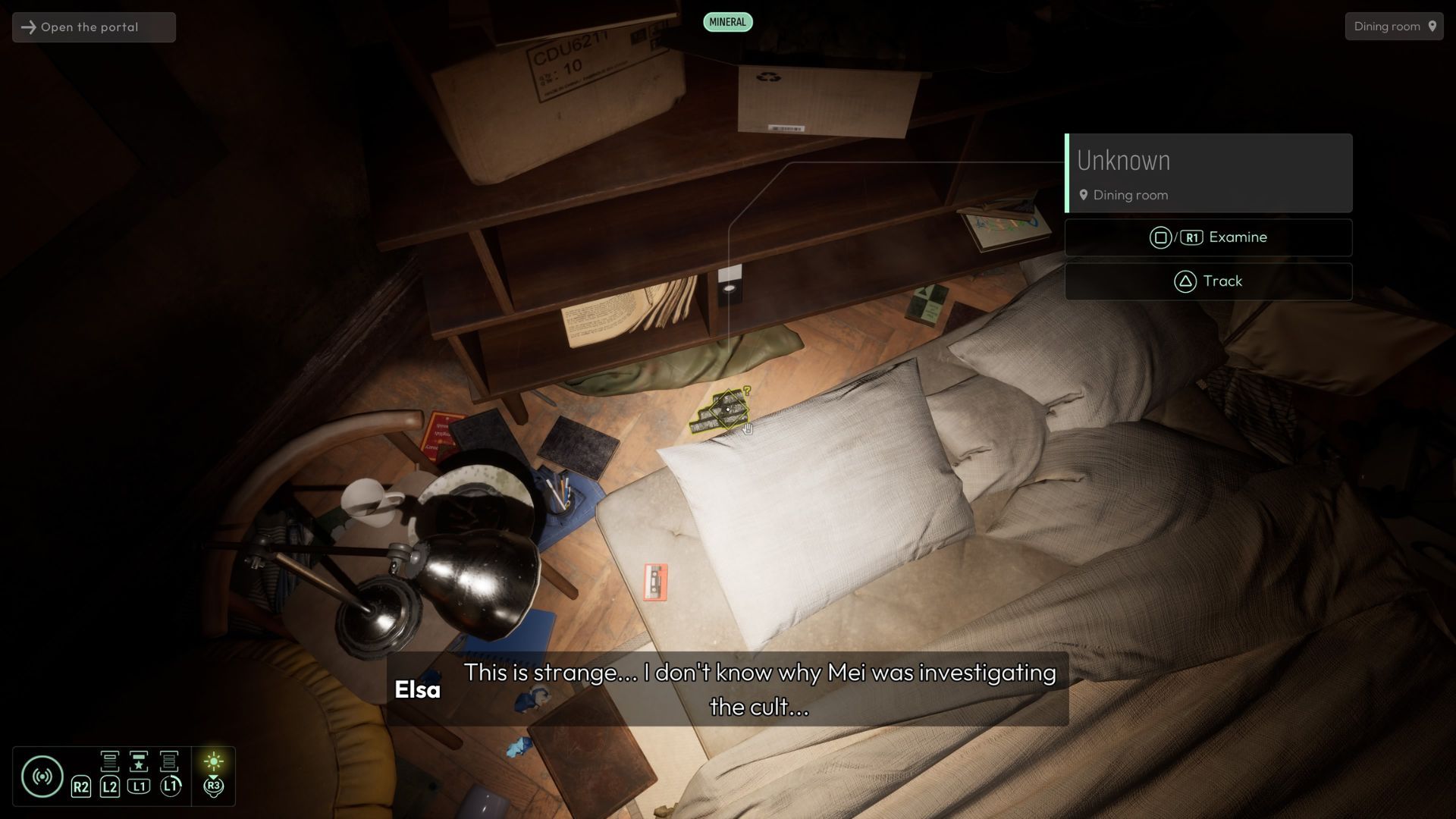Screen dimensions: 1456x819
Task: Select the highlighted diamond clue marker
Action: [x=727, y=409]
